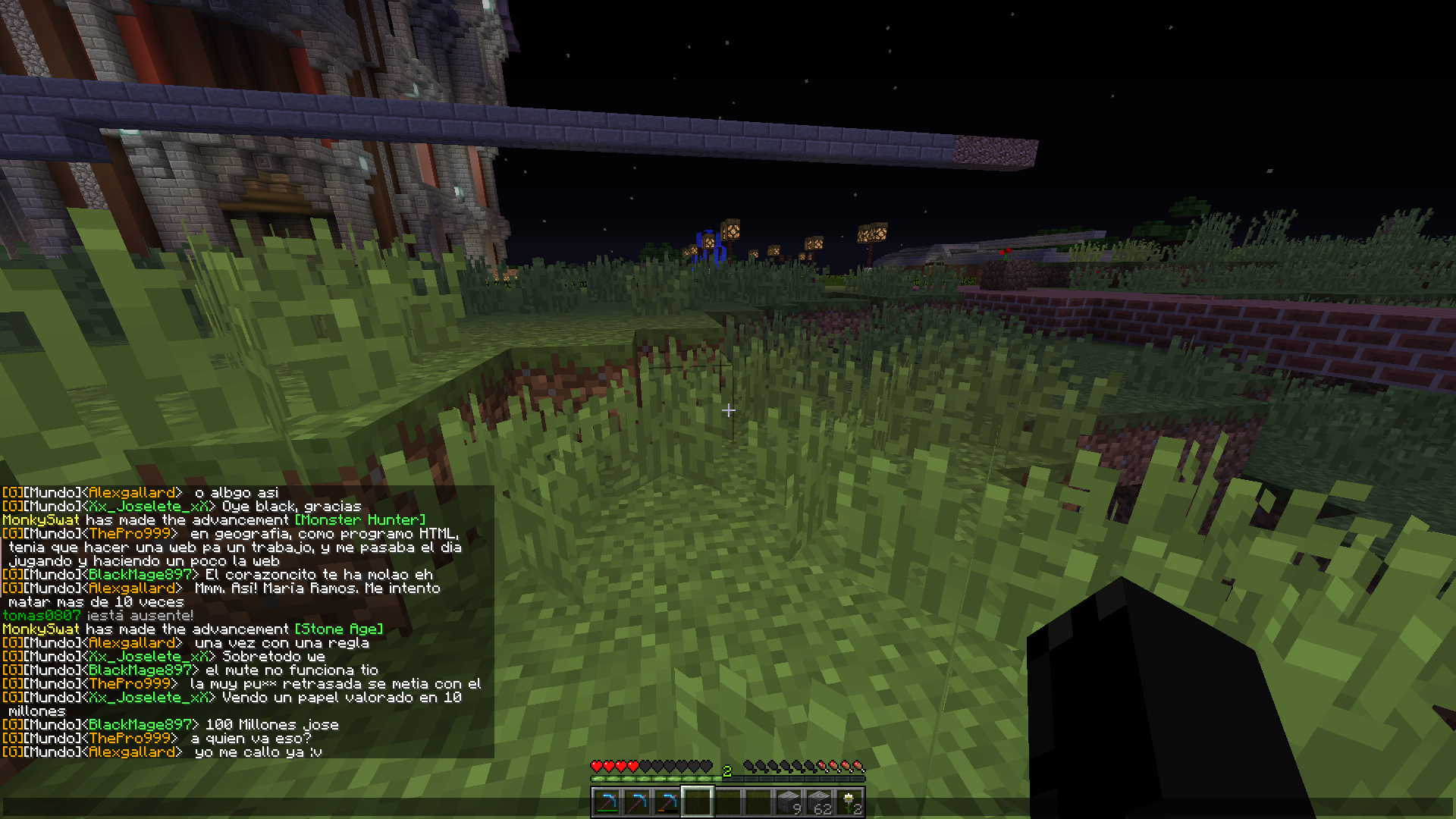Select the diamond pickaxe with green durability bar
Image resolution: width=1456 pixels, height=819 pixels.
click(x=607, y=802)
